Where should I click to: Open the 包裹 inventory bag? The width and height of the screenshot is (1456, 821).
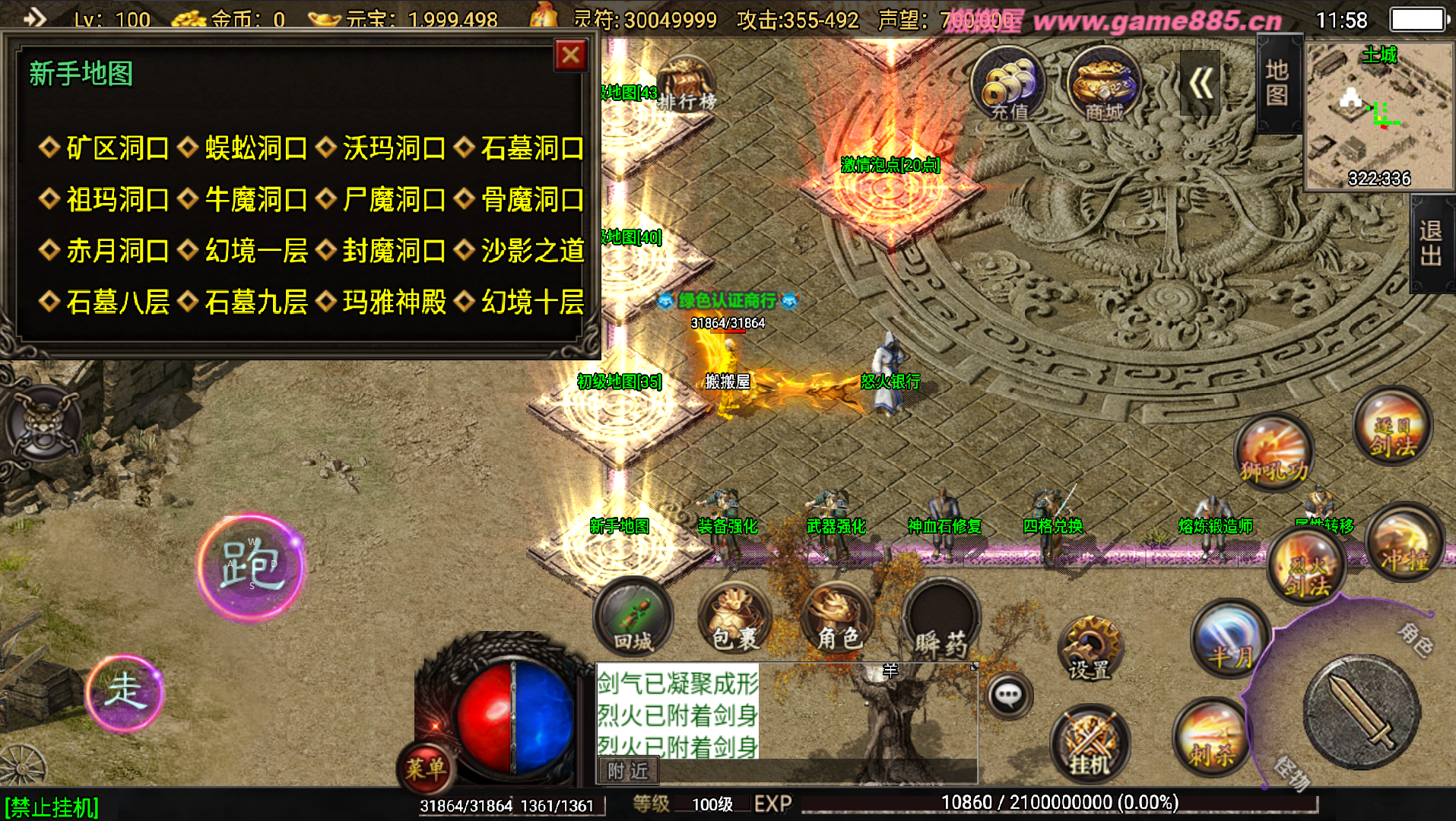[x=734, y=620]
